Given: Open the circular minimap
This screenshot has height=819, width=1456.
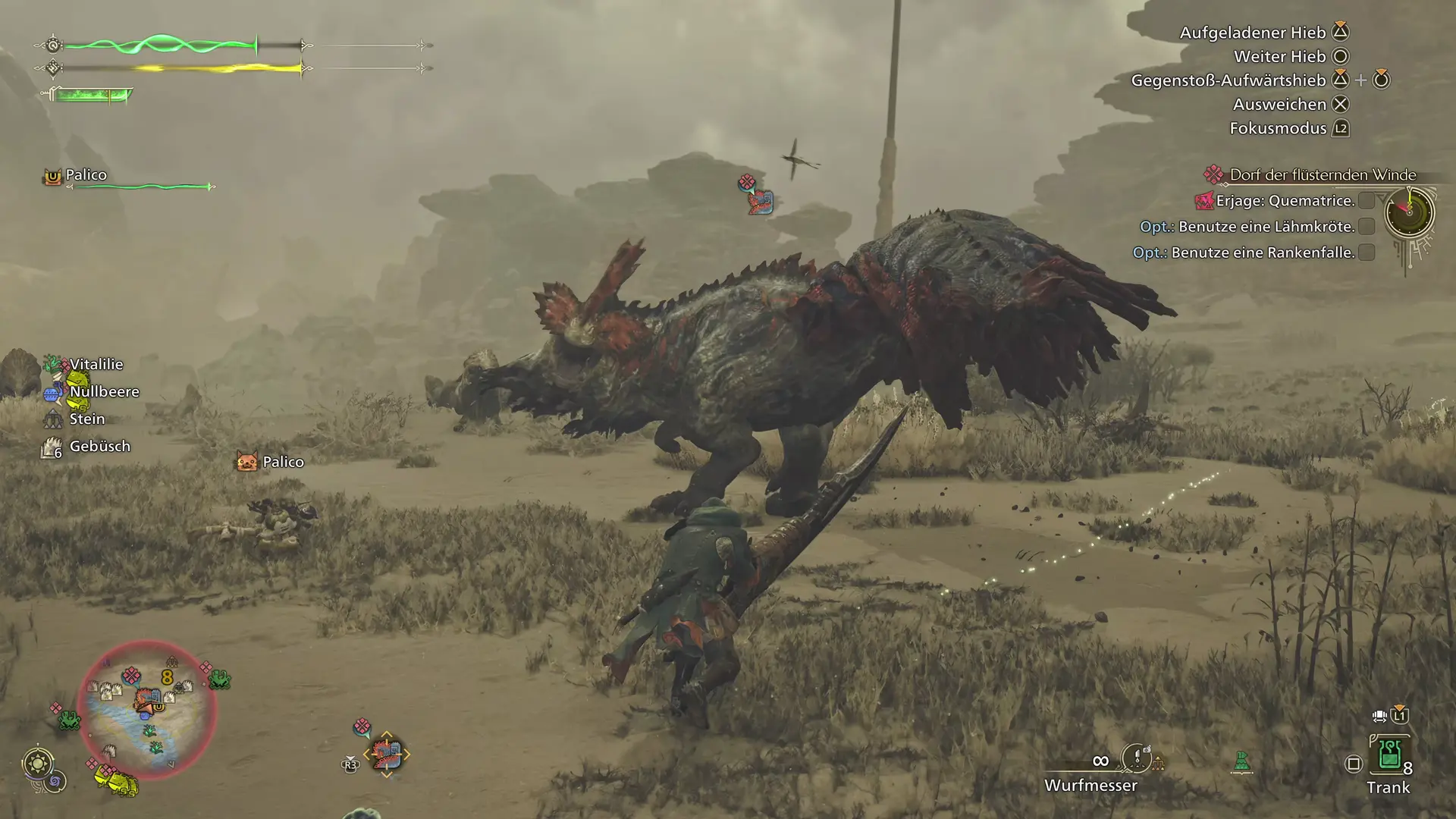Looking at the screenshot, I should 147,710.
